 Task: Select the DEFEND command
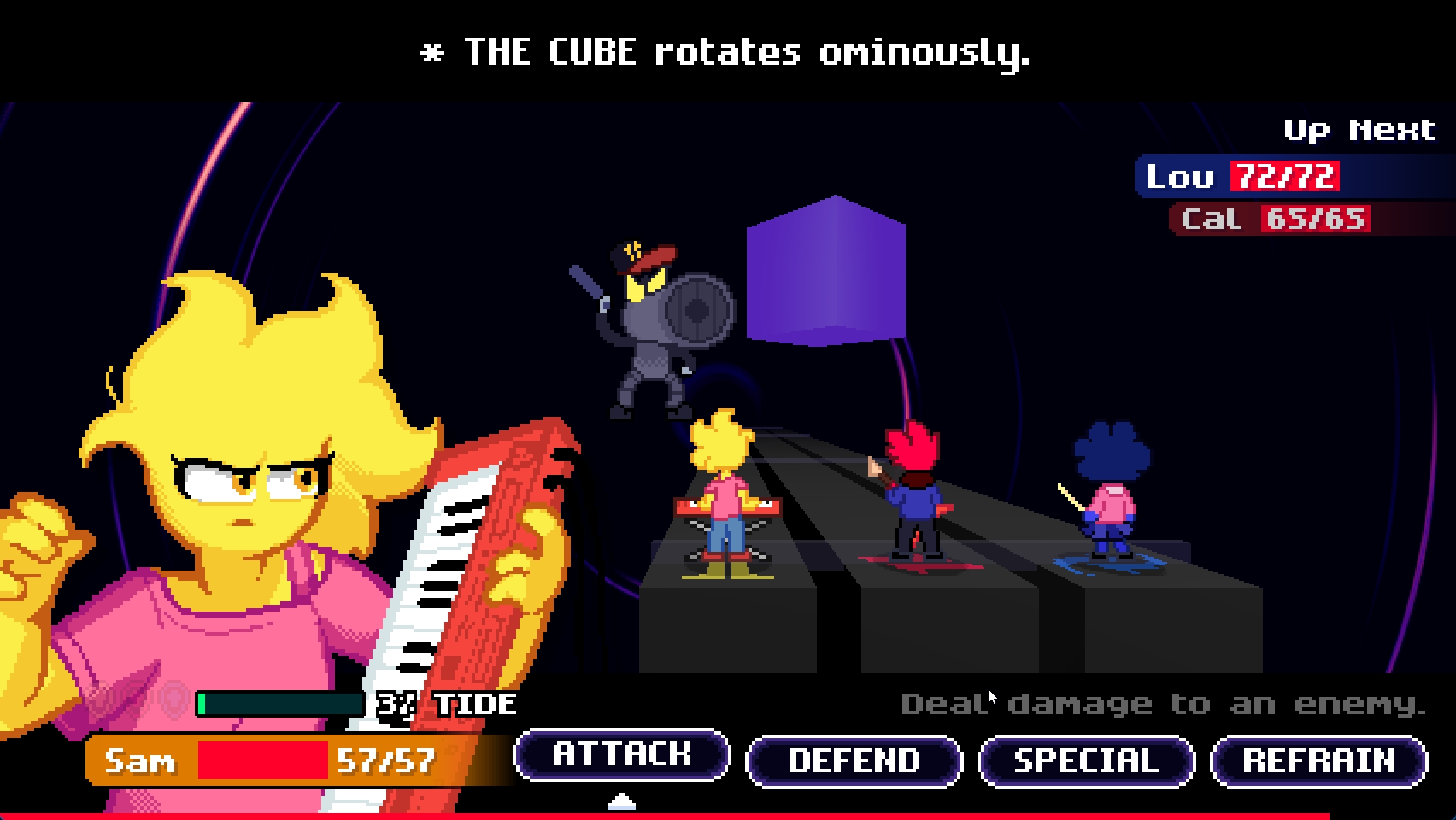tap(854, 761)
